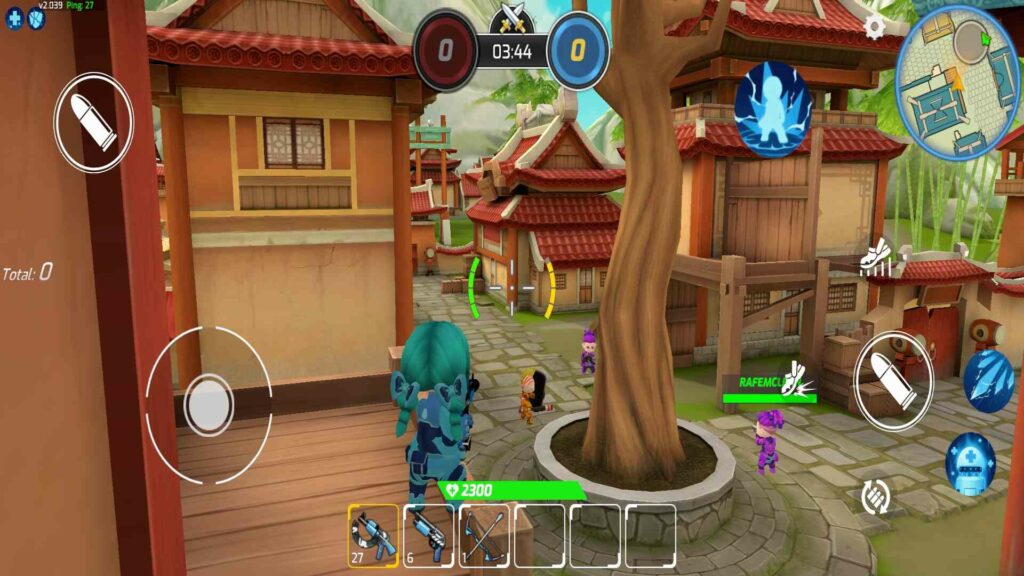Switch to the shotgun weapon slot

[428, 535]
